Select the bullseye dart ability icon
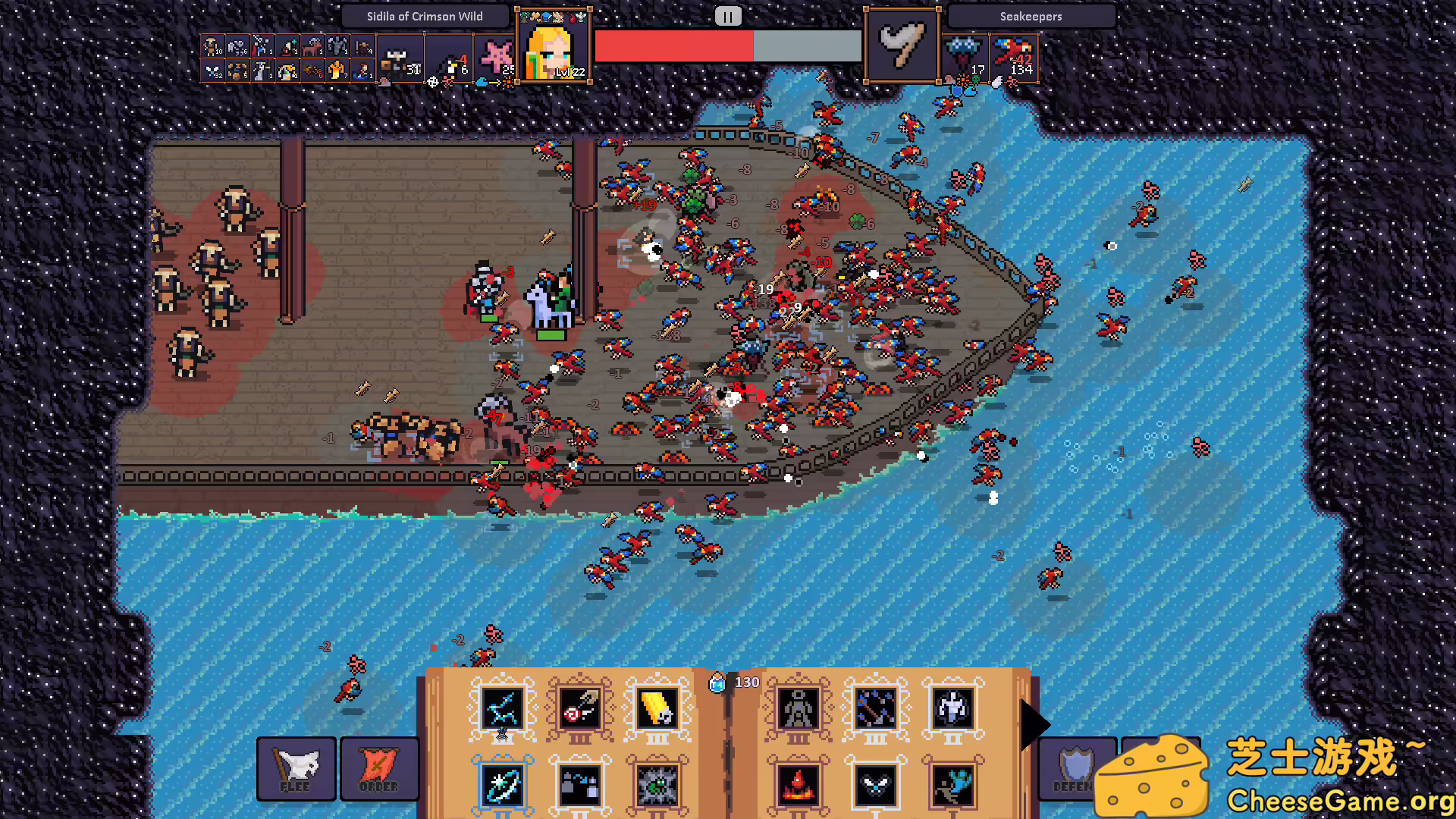1456x819 pixels. pos(580,708)
